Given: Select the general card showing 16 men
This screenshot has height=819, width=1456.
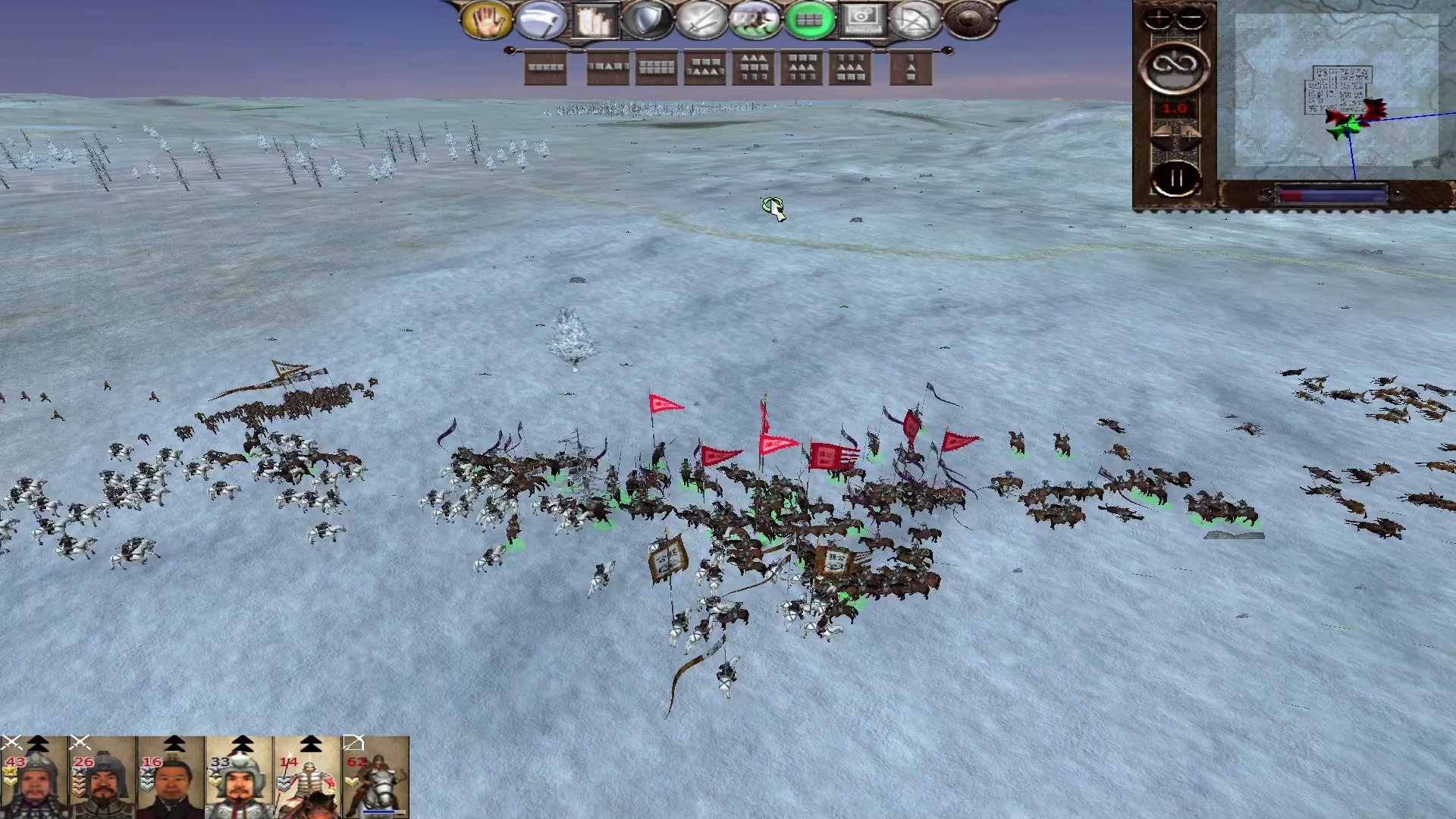Looking at the screenshot, I should tap(171, 777).
